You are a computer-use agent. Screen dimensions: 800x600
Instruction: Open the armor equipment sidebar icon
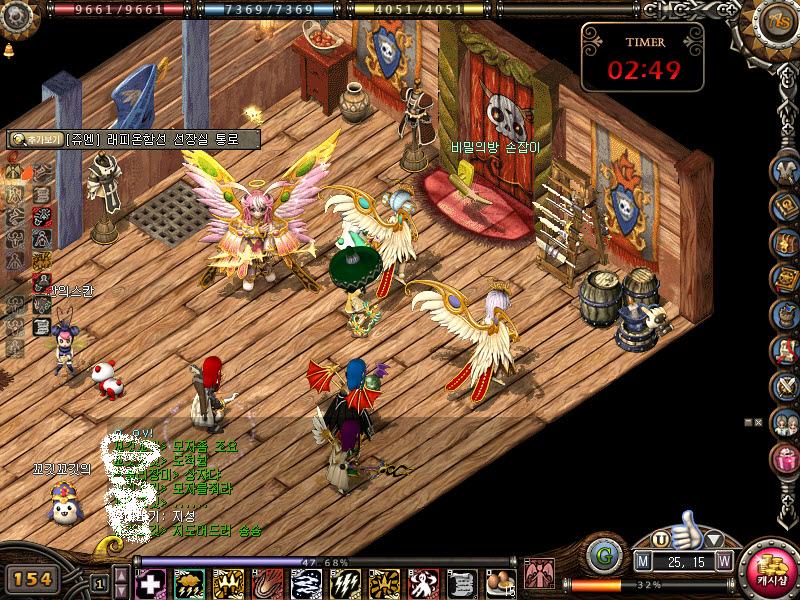(785, 170)
